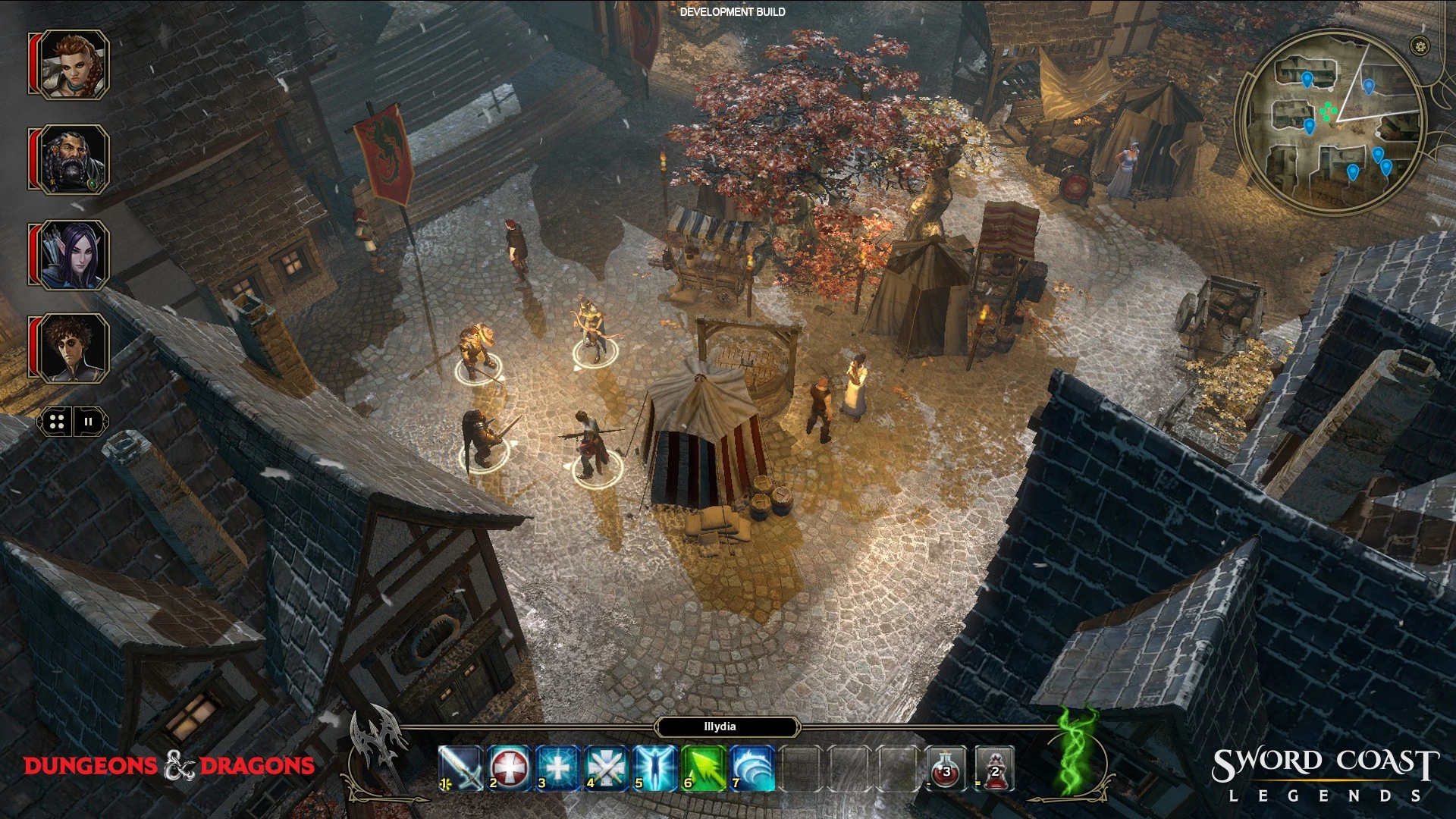Click the Illydia character name plate
Screen dimensions: 1456x819
[x=720, y=726]
